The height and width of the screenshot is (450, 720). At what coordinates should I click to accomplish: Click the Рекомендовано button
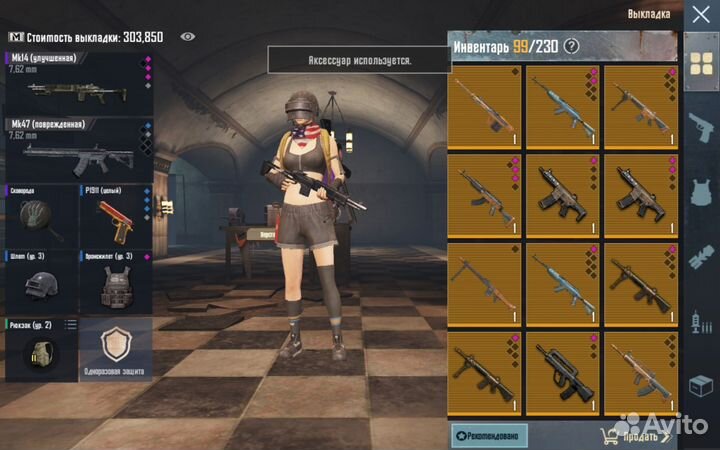point(489,435)
